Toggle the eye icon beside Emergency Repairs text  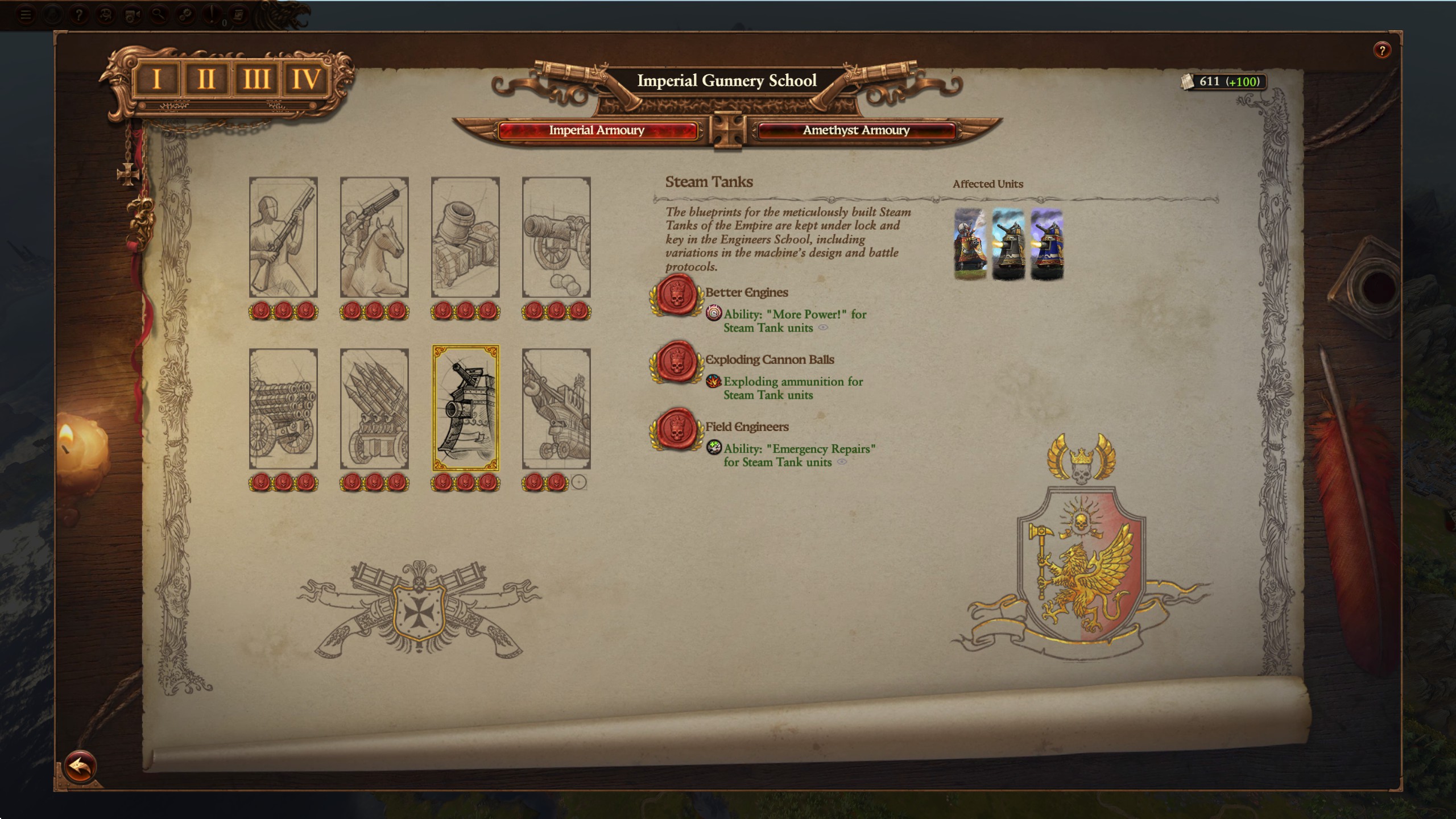(x=841, y=461)
